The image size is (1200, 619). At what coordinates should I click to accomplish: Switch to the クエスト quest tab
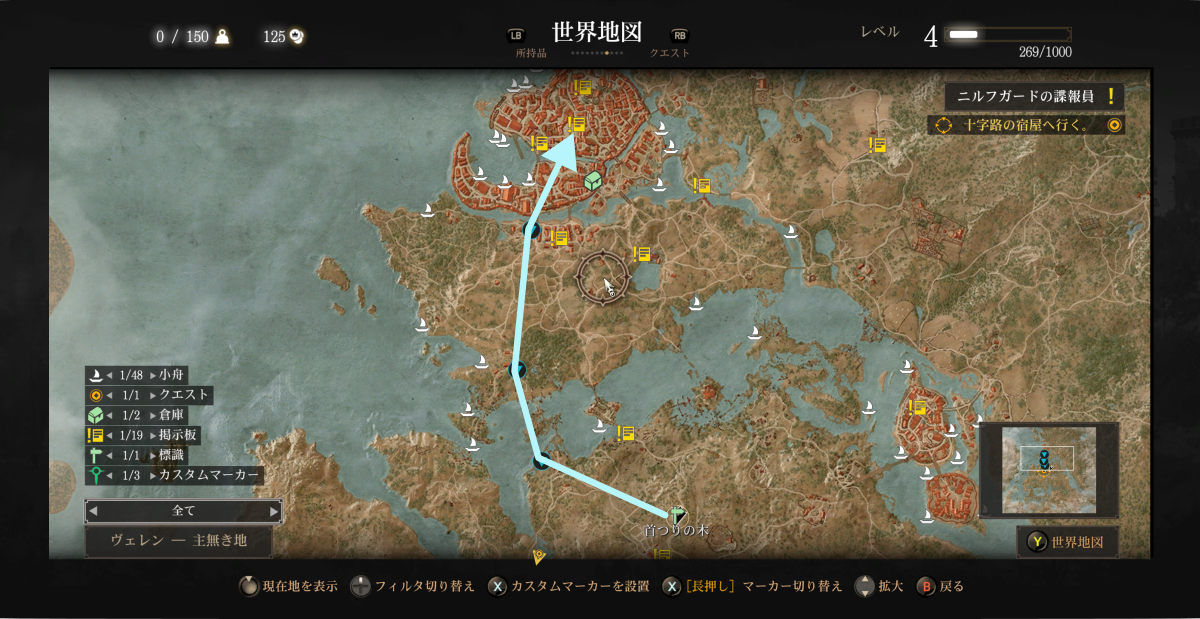click(670, 53)
